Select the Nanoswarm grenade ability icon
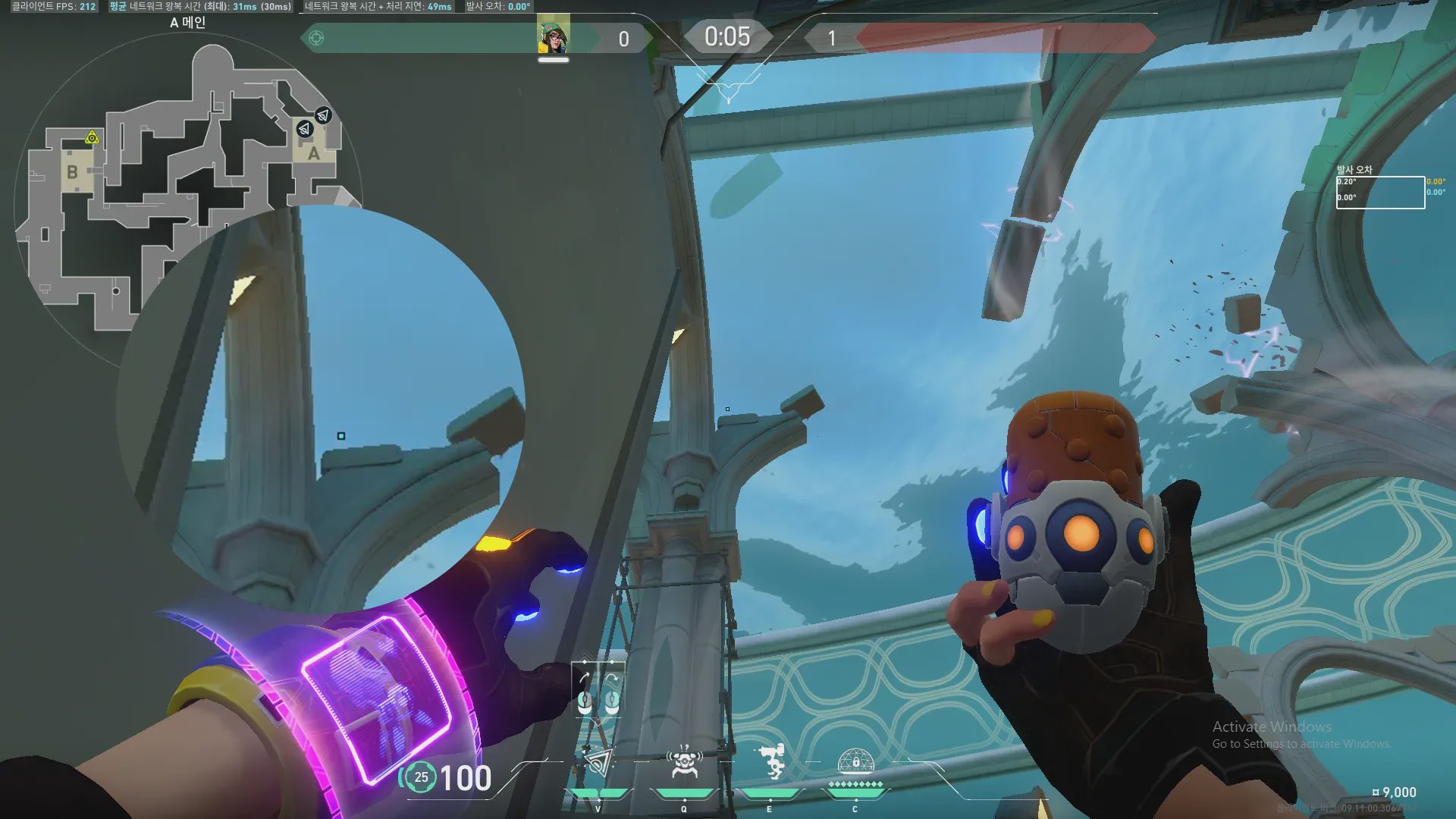Image resolution: width=1456 pixels, height=819 pixels. pyautogui.click(x=599, y=762)
